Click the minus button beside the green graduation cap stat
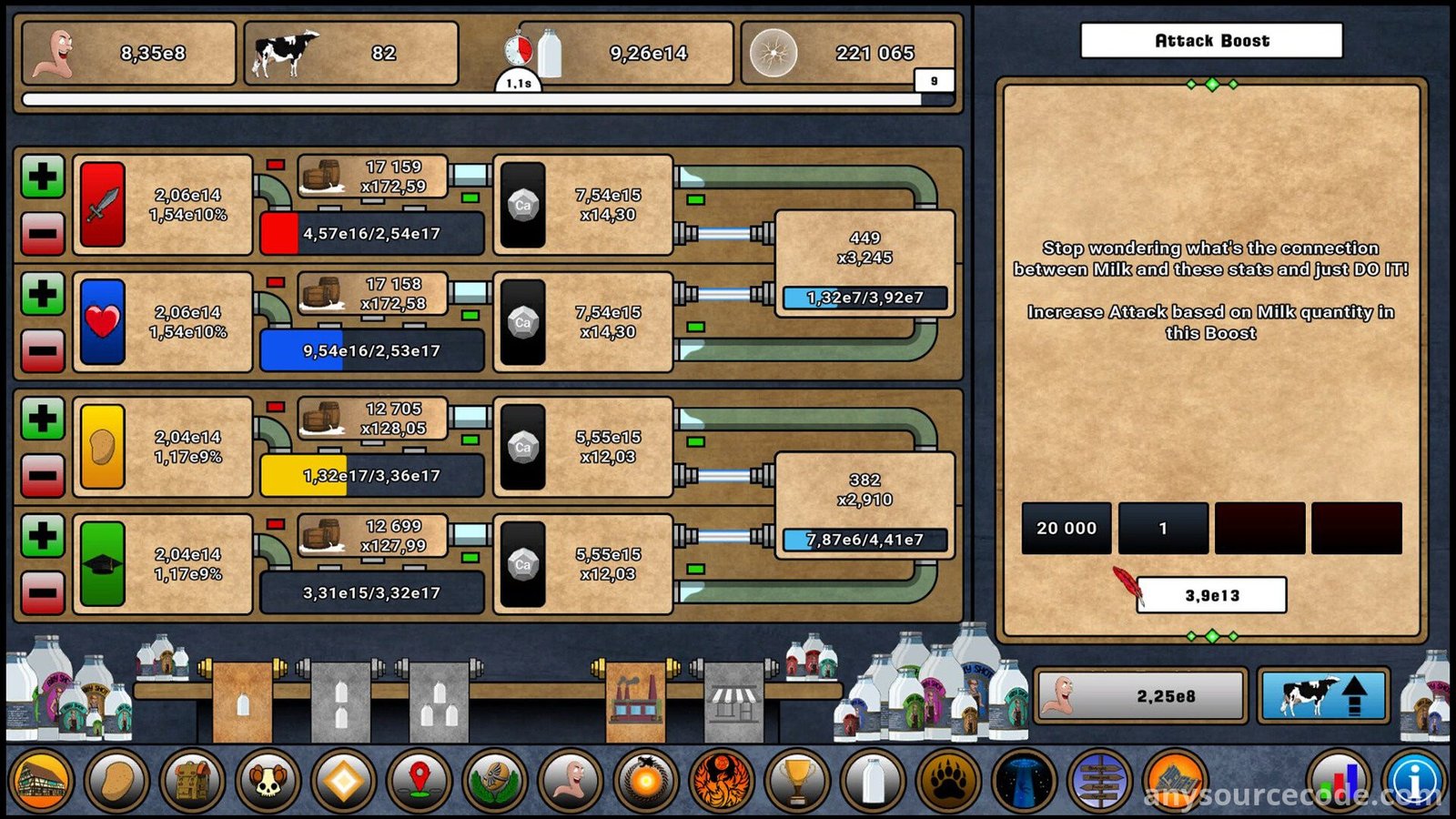This screenshot has width=1456, height=819. [42, 593]
